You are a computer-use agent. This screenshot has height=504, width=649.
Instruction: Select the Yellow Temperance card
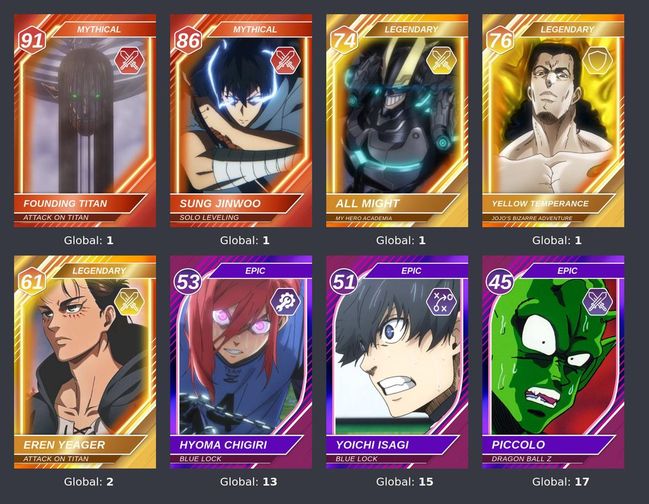coord(553,120)
